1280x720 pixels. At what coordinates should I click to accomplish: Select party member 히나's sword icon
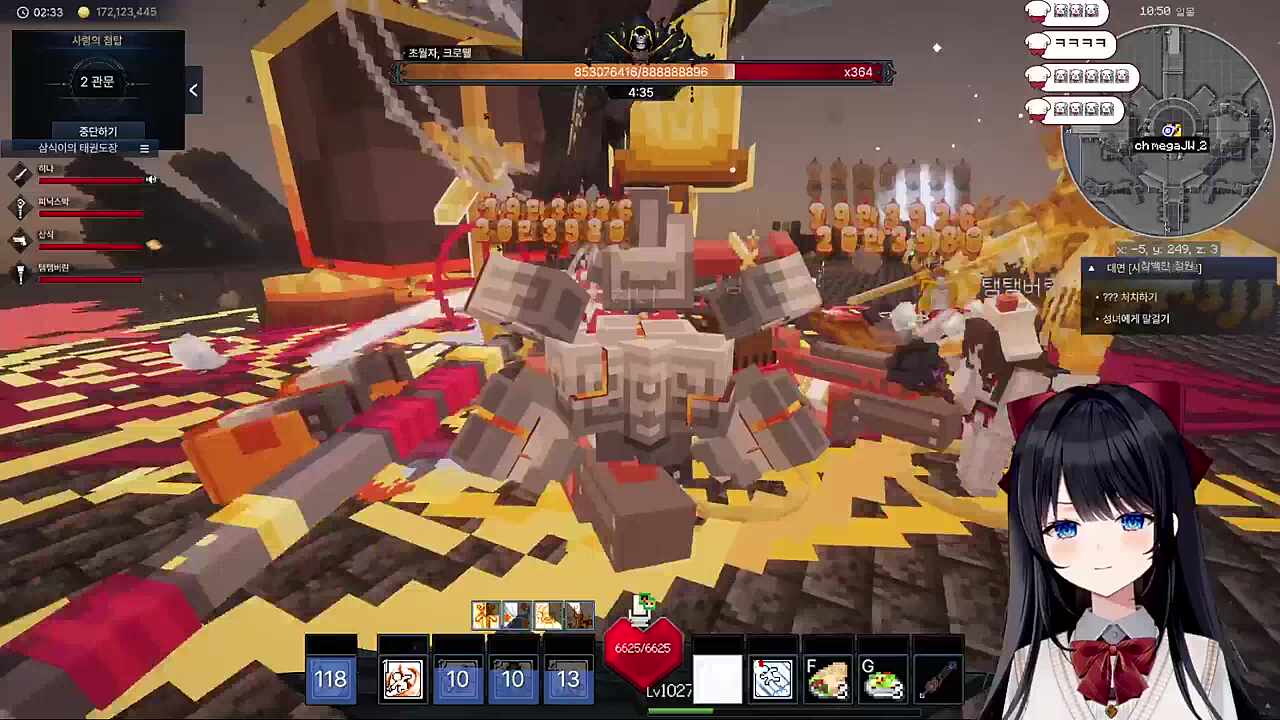click(x=20, y=175)
